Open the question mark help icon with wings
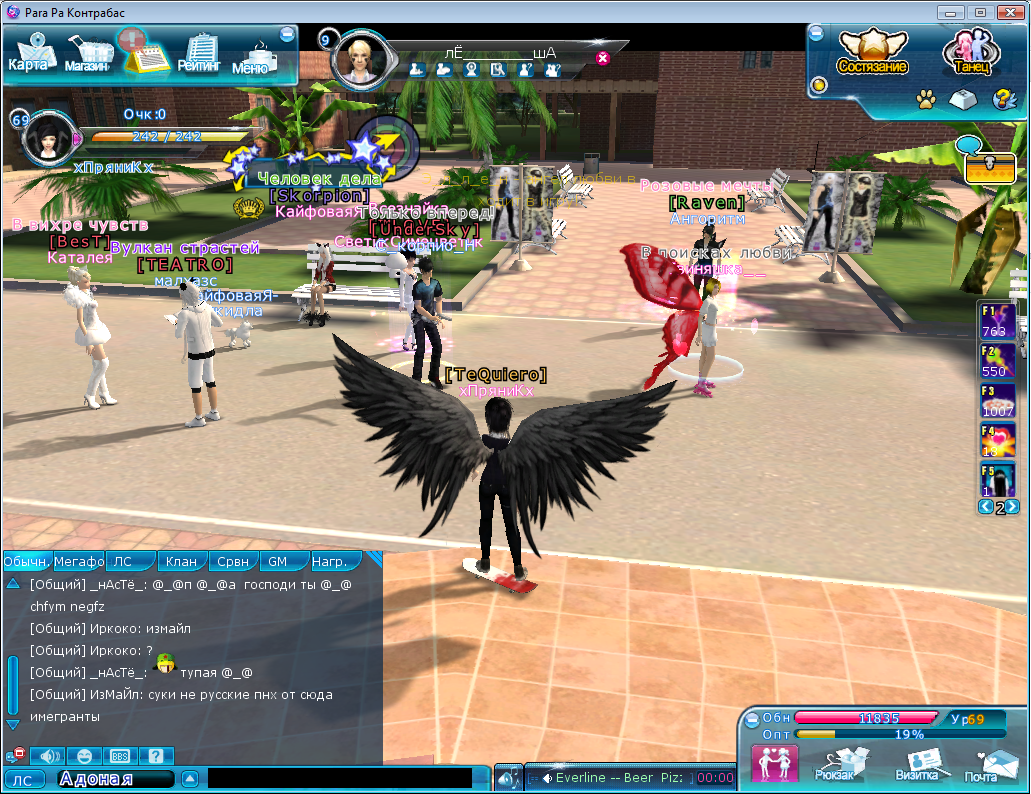 1001,99
